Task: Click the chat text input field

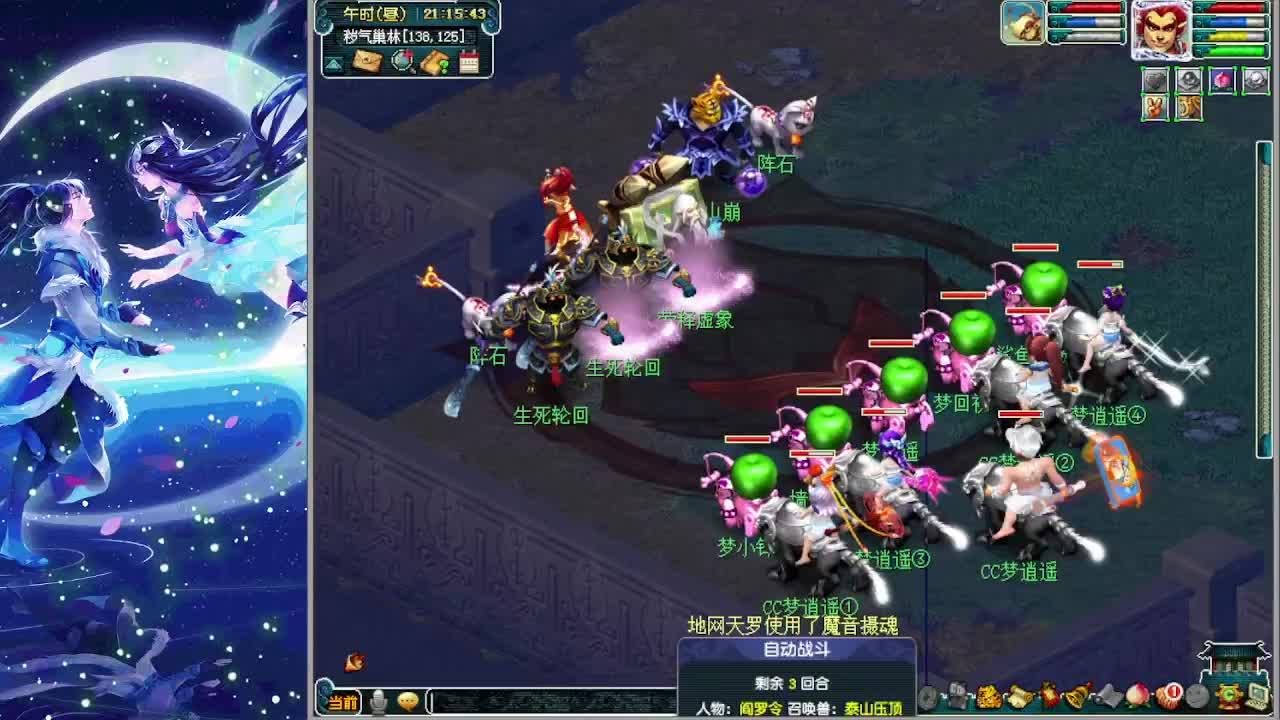Action: coord(550,701)
